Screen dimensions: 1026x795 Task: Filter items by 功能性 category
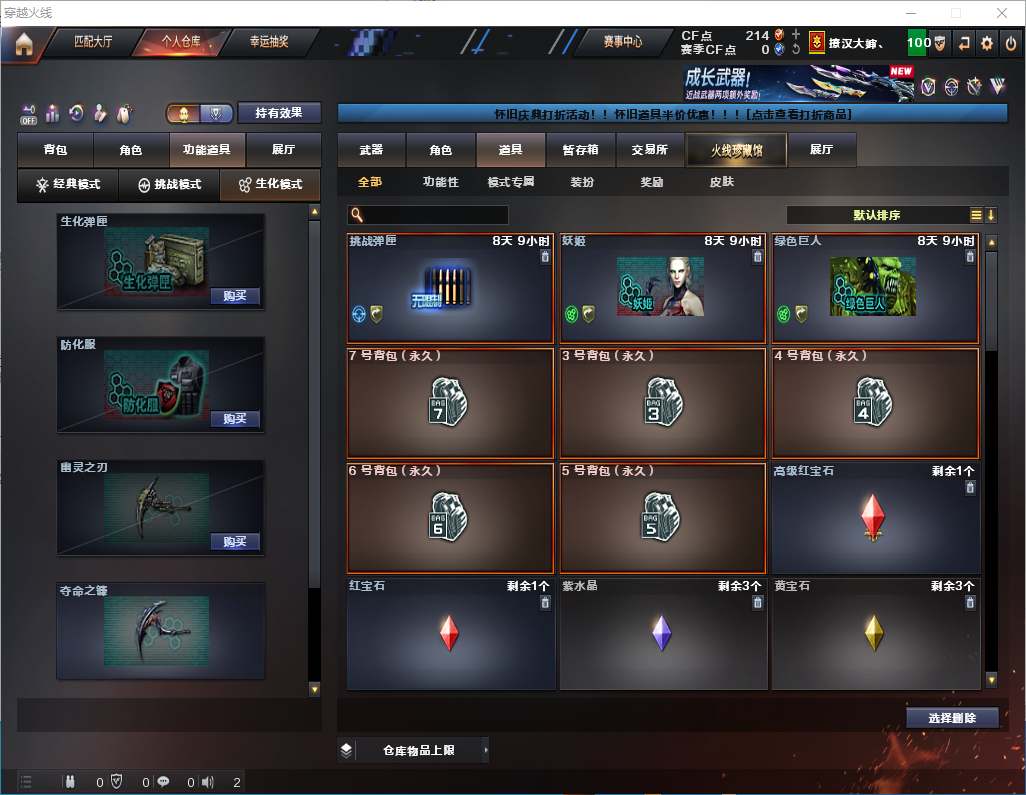pos(441,183)
